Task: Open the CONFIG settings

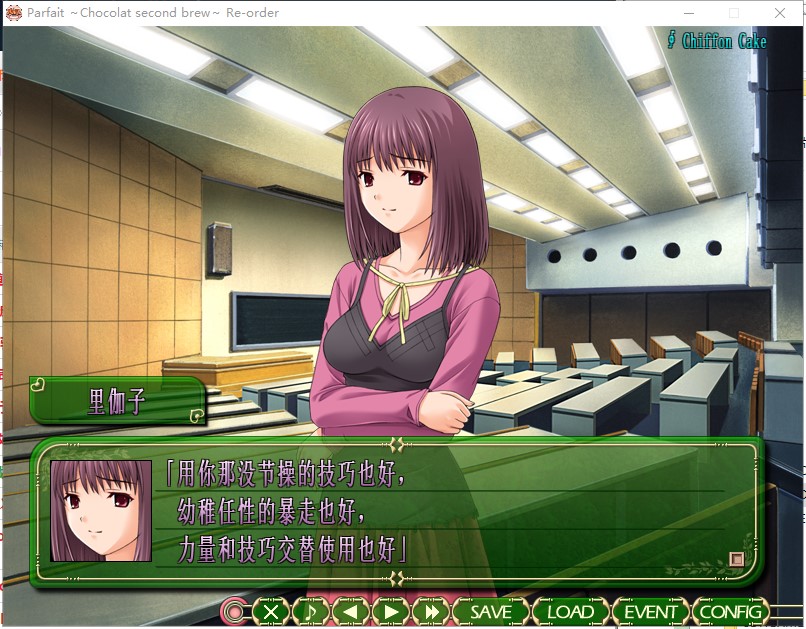Action: point(730,611)
